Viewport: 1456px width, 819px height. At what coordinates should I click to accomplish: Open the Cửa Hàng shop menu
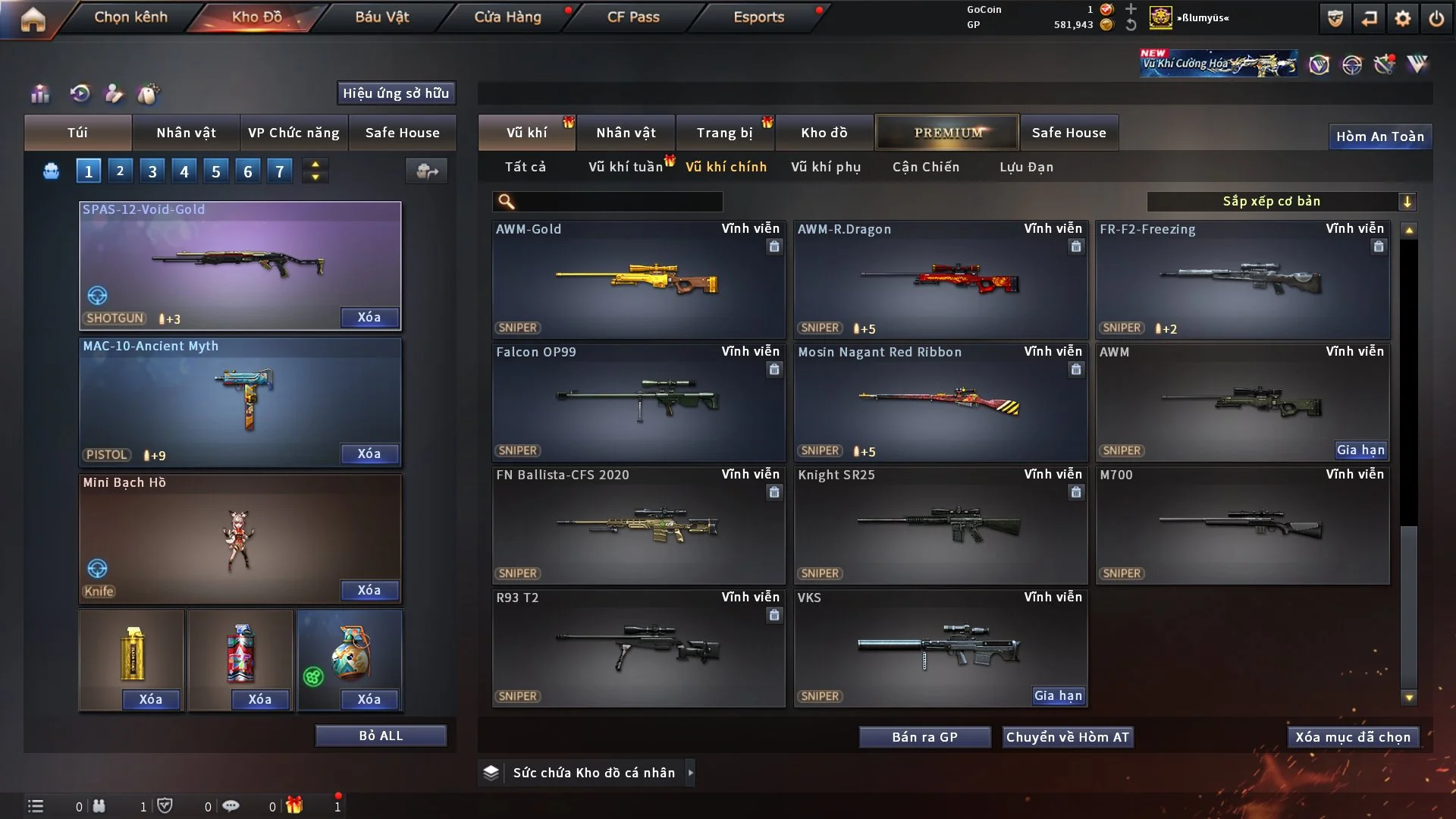click(x=507, y=17)
